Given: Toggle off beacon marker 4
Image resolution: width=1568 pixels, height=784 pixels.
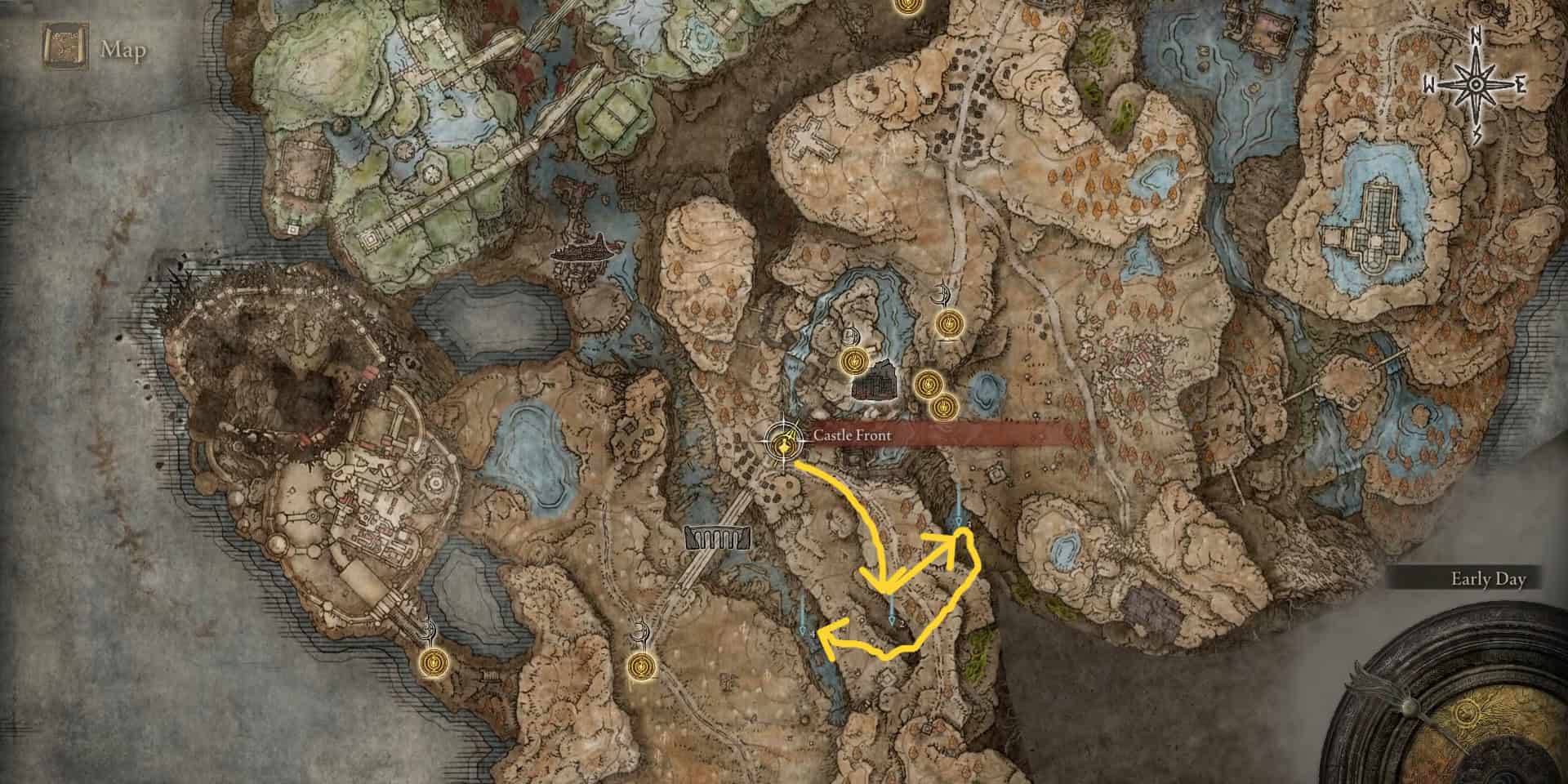Looking at the screenshot, I should [x=803, y=629].
